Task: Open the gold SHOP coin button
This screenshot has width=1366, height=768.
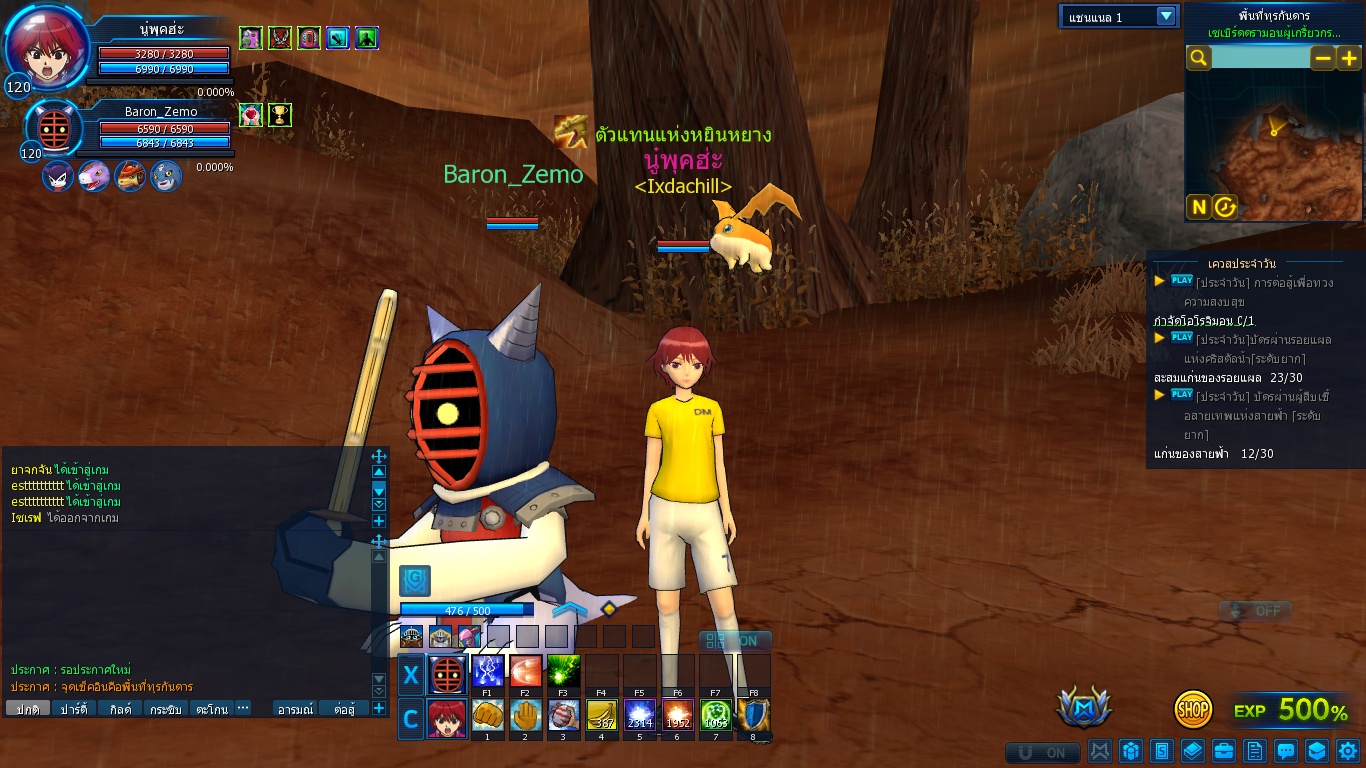Action: (1193, 709)
